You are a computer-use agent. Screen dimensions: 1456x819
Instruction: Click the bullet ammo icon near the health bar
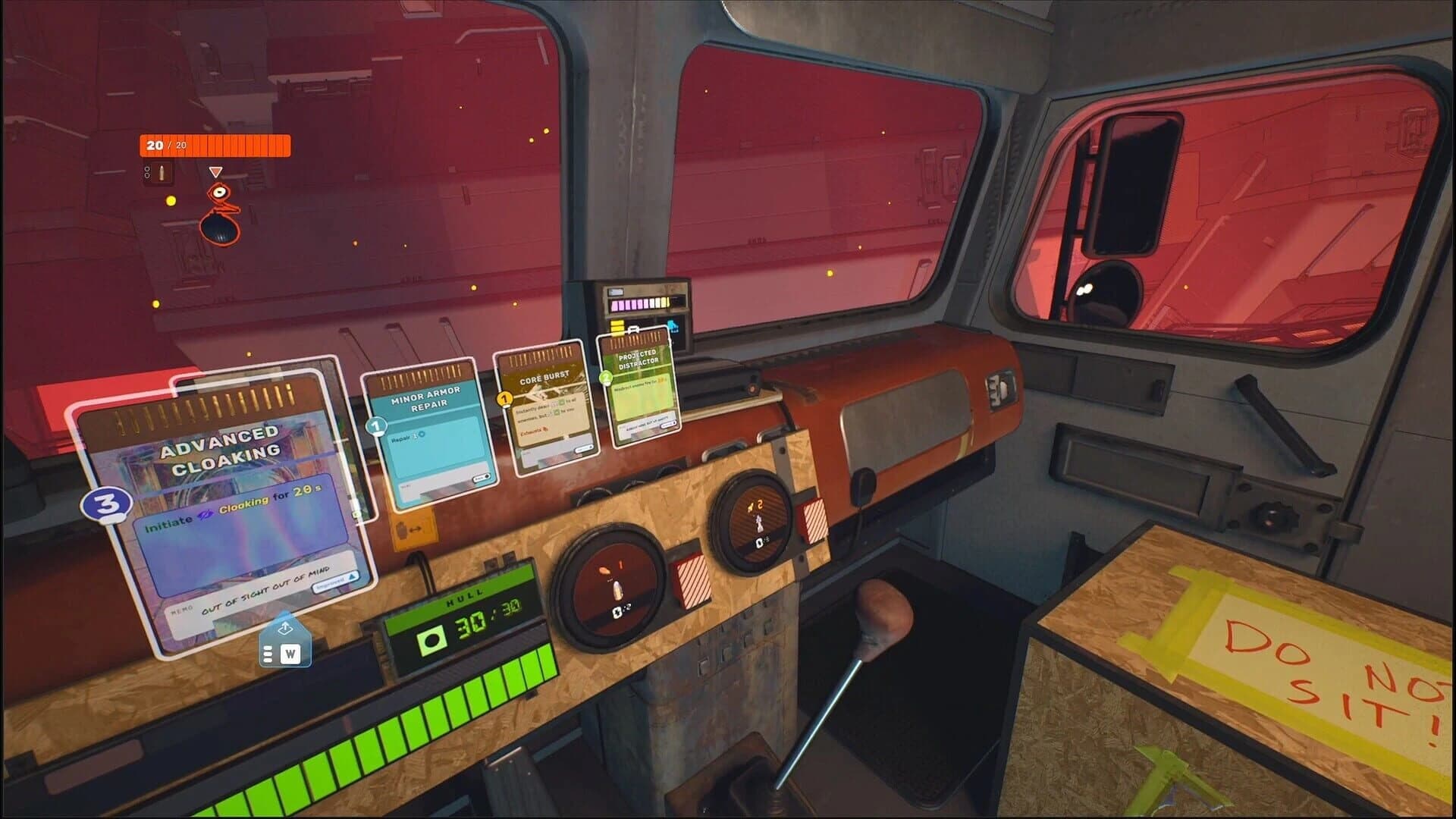tap(161, 172)
